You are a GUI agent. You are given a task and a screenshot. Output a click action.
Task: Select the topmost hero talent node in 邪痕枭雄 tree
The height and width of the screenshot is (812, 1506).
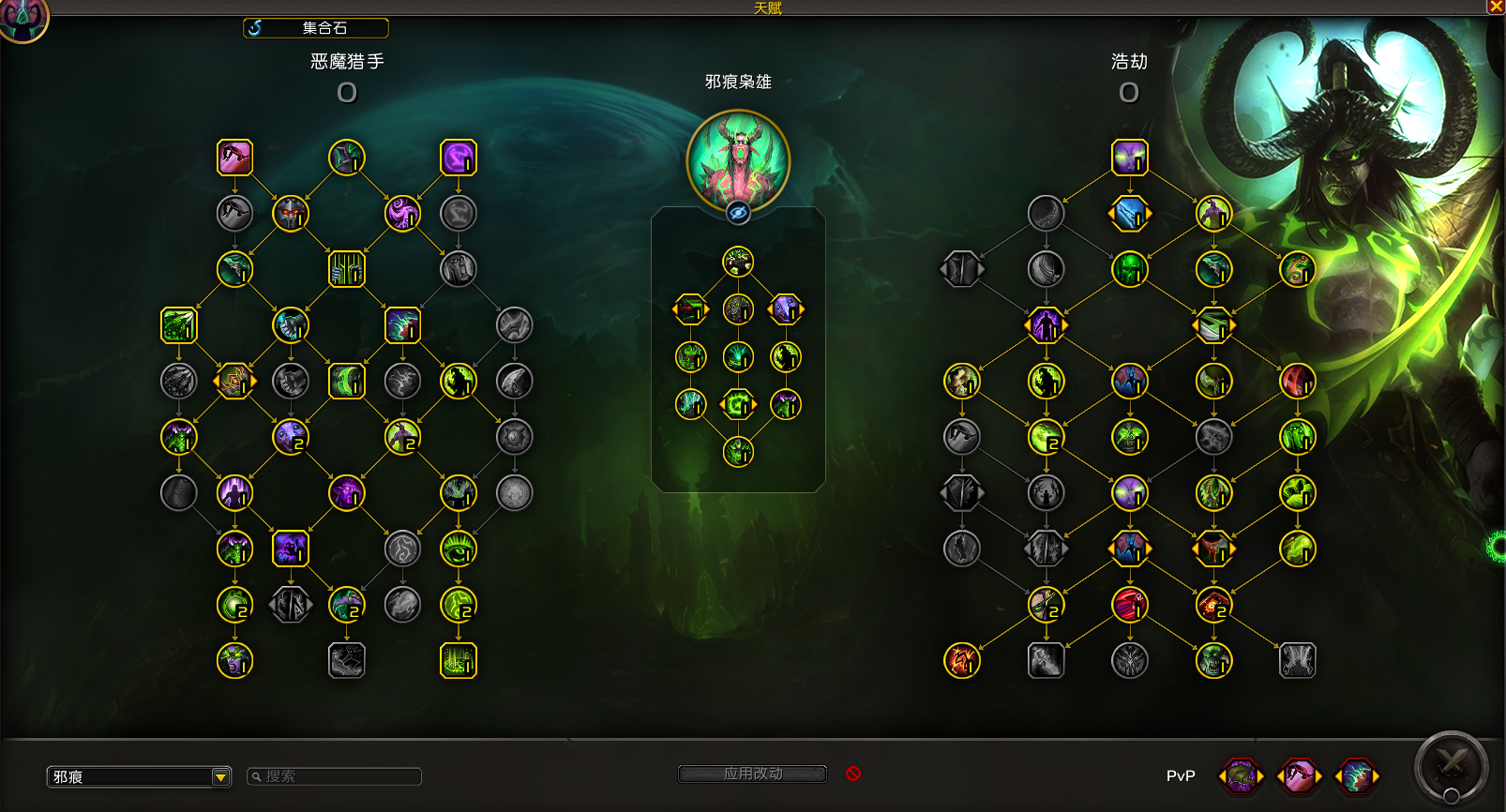(738, 262)
